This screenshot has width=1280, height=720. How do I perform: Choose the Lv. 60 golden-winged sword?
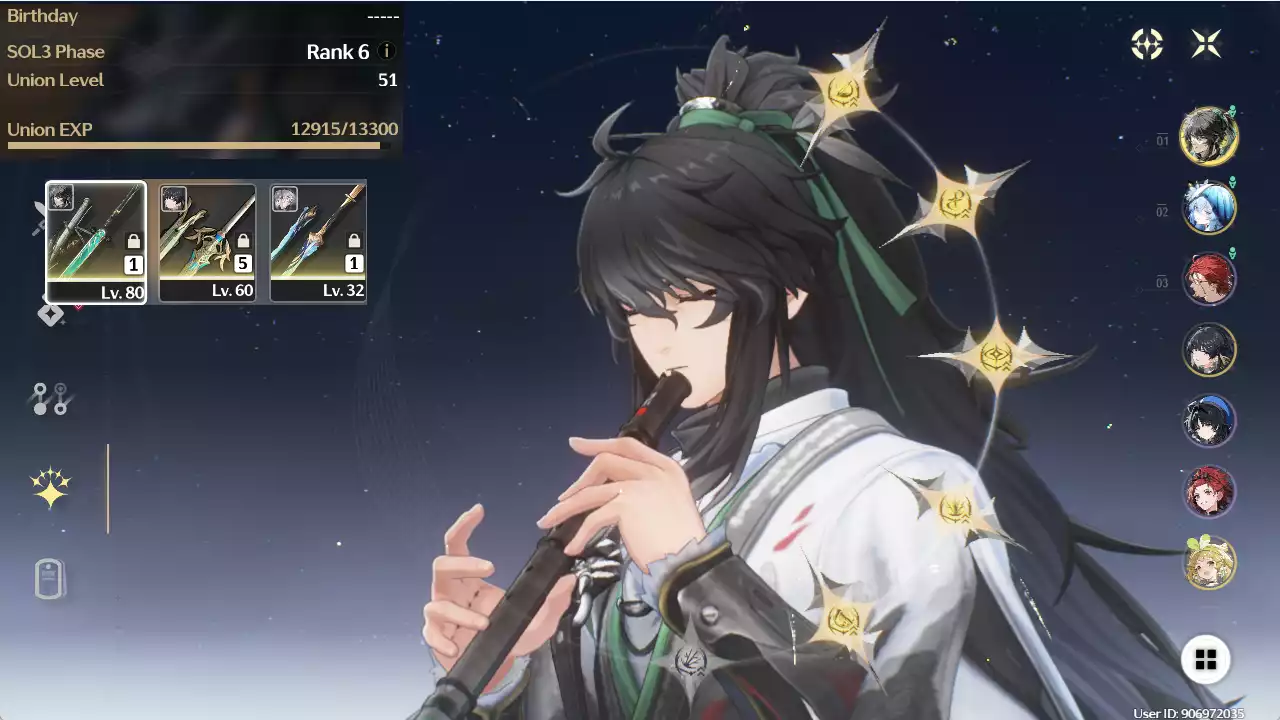(207, 241)
